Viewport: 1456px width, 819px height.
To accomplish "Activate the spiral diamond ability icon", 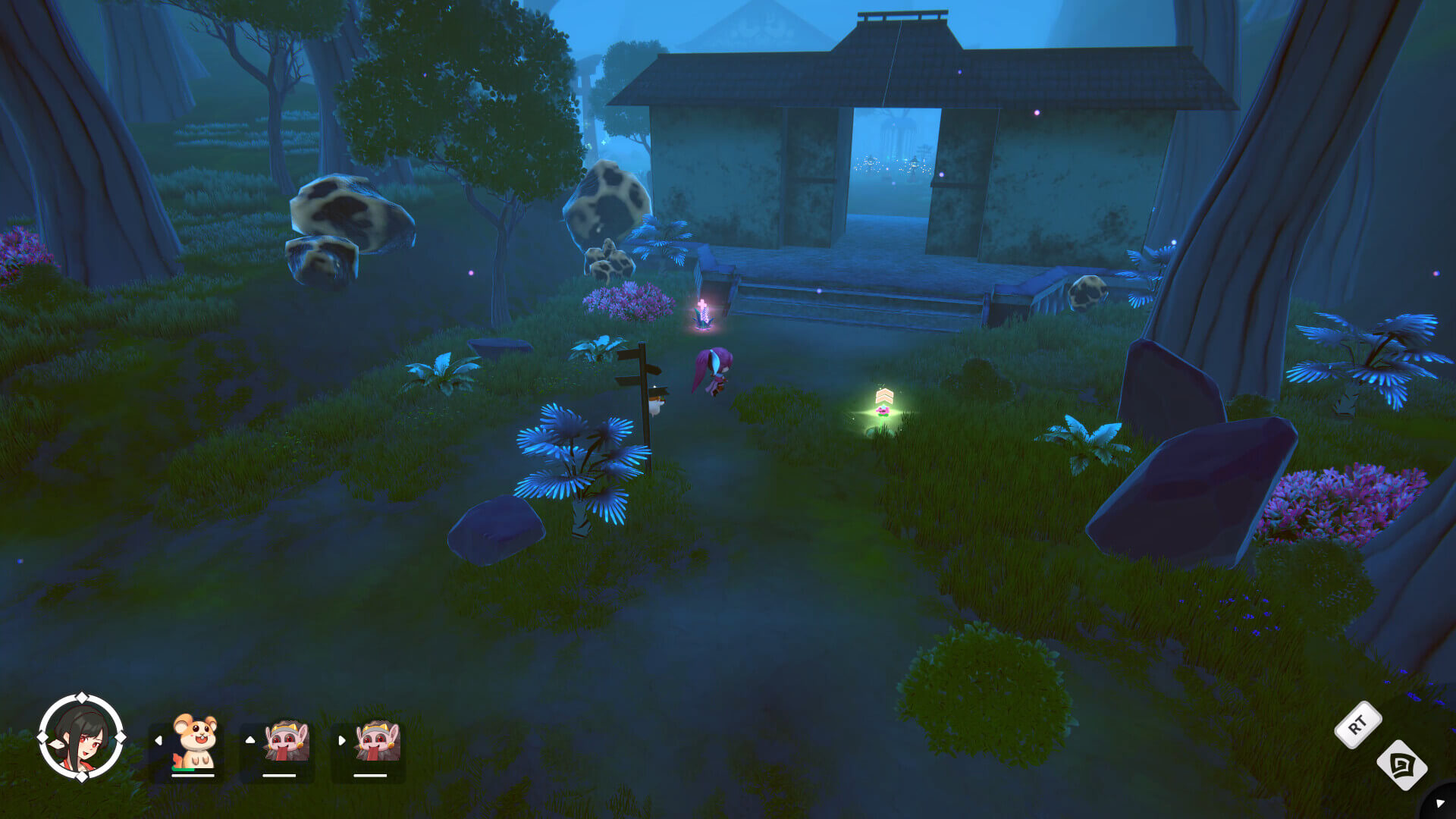I will coord(1402,765).
